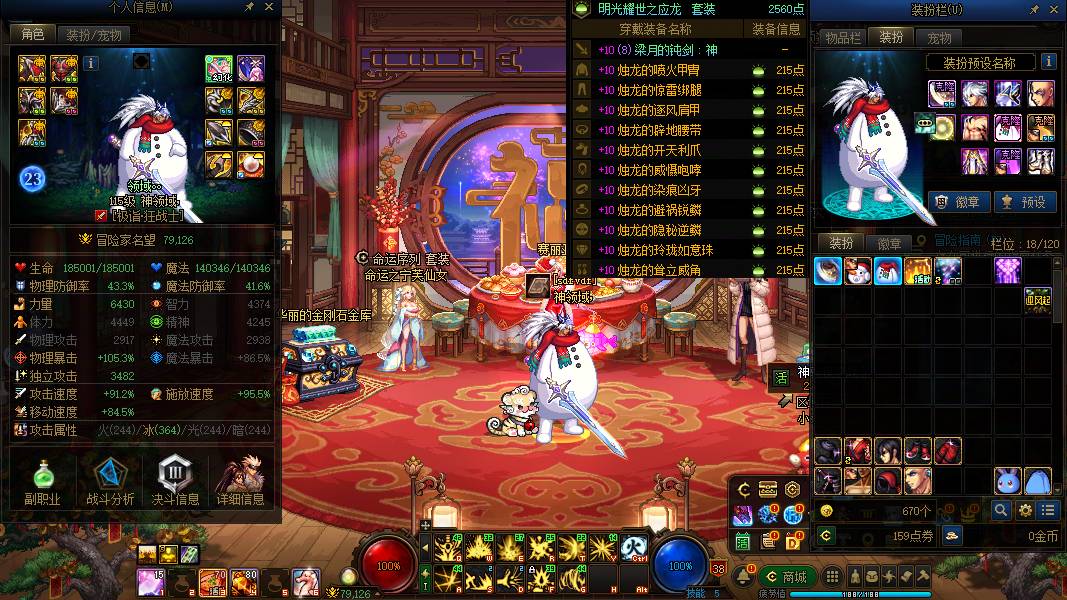The width and height of the screenshot is (1067, 600).
Task: Click the 徽章 emblem button
Action: click(x=959, y=202)
